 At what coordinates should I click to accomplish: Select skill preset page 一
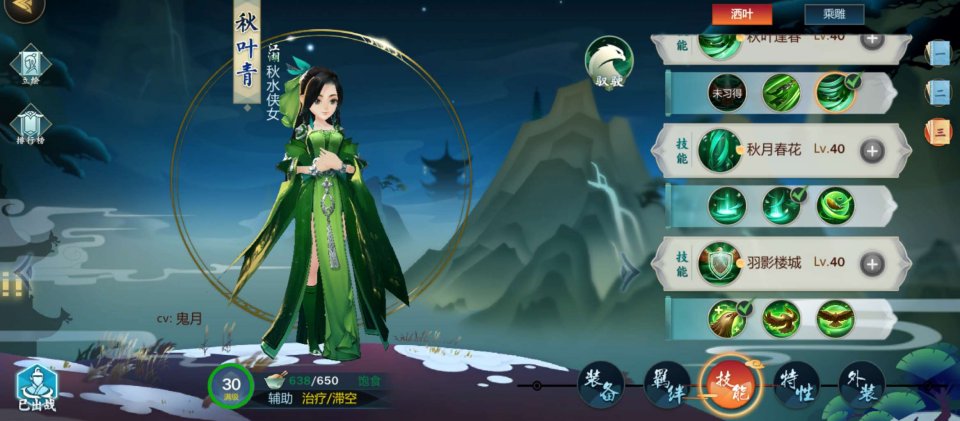[x=938, y=53]
